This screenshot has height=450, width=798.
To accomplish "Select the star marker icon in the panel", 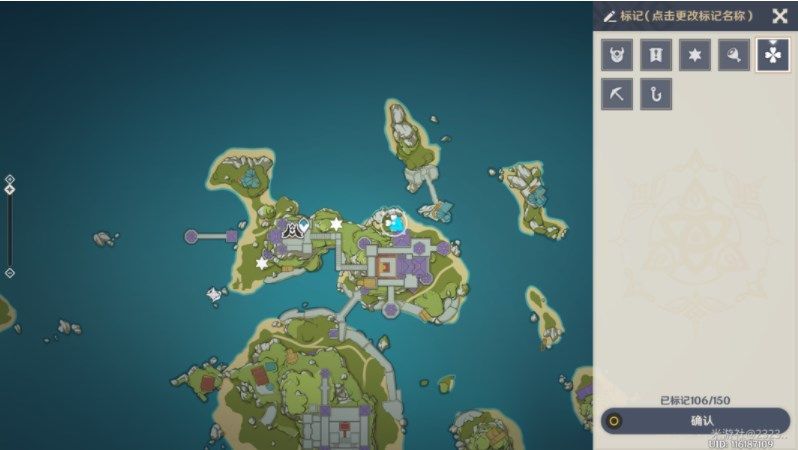I will coord(695,55).
